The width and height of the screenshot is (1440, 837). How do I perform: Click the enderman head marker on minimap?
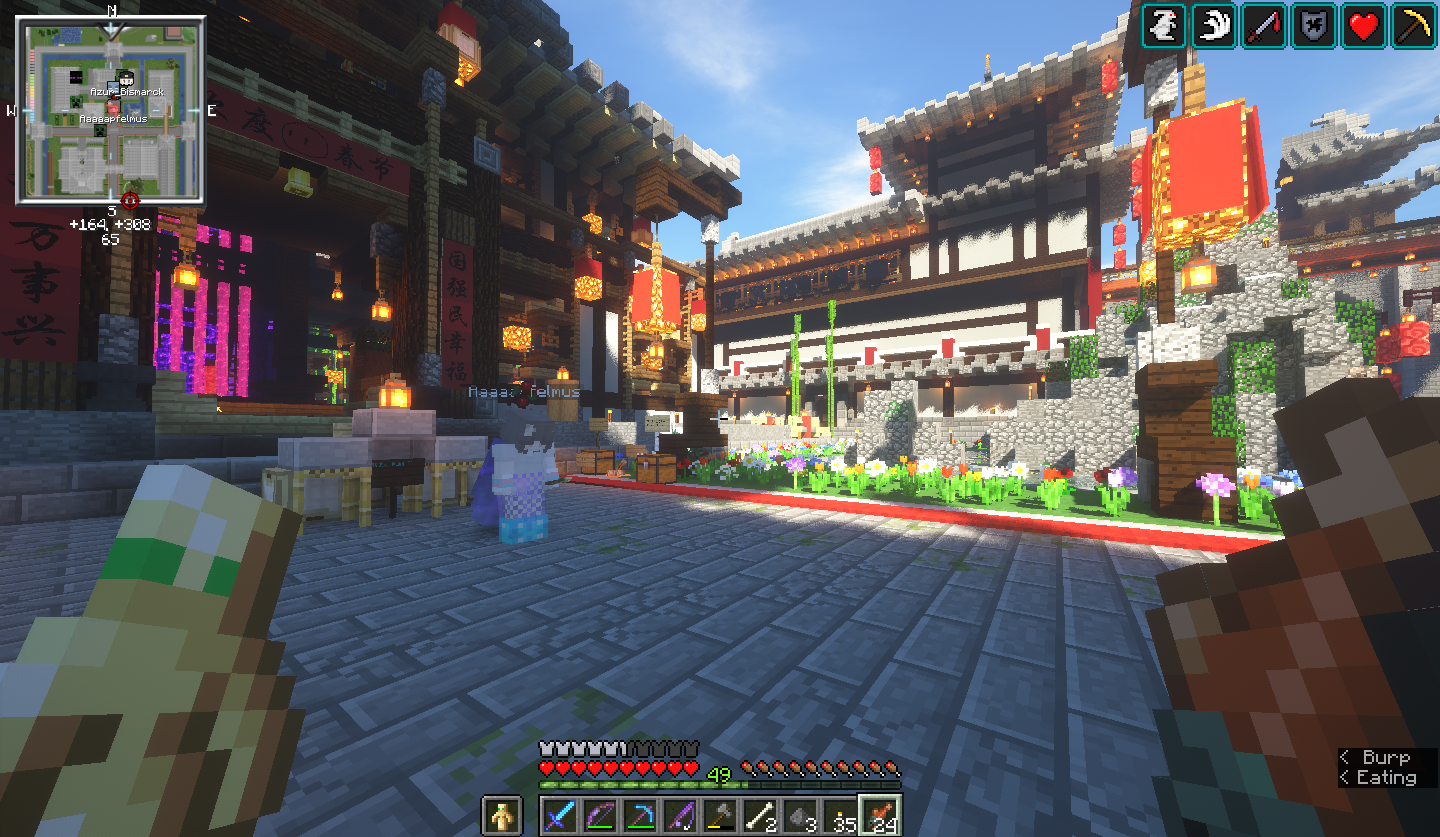click(x=77, y=77)
